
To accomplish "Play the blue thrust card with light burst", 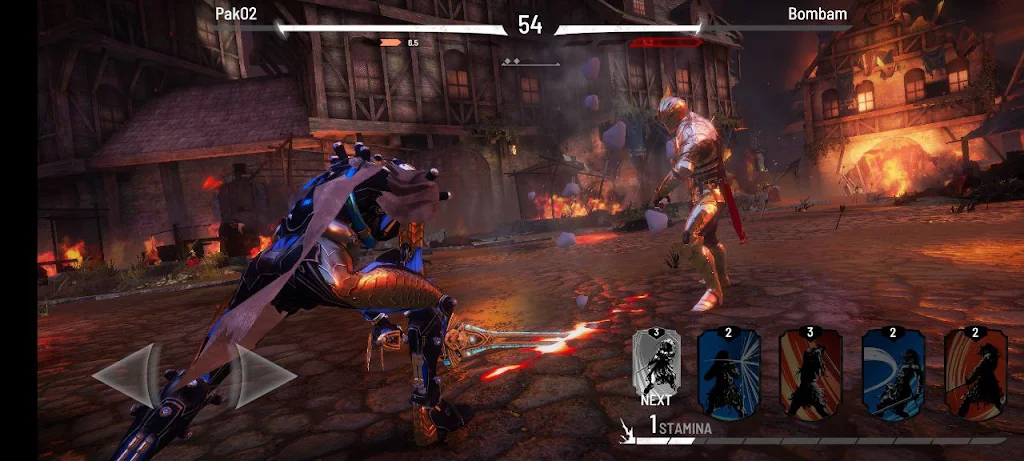I will pos(728,372).
